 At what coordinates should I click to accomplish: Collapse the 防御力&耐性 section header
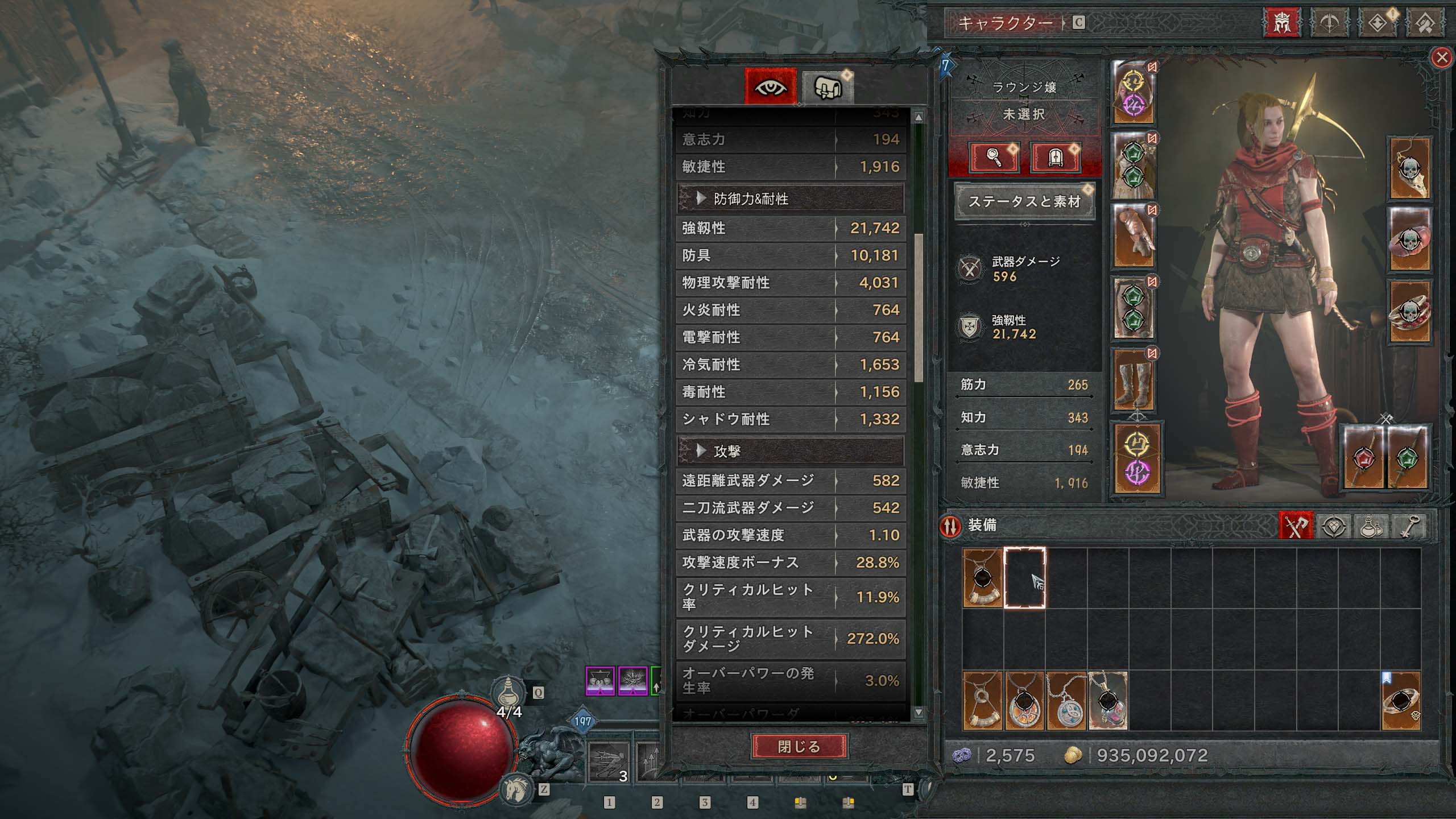(x=790, y=198)
